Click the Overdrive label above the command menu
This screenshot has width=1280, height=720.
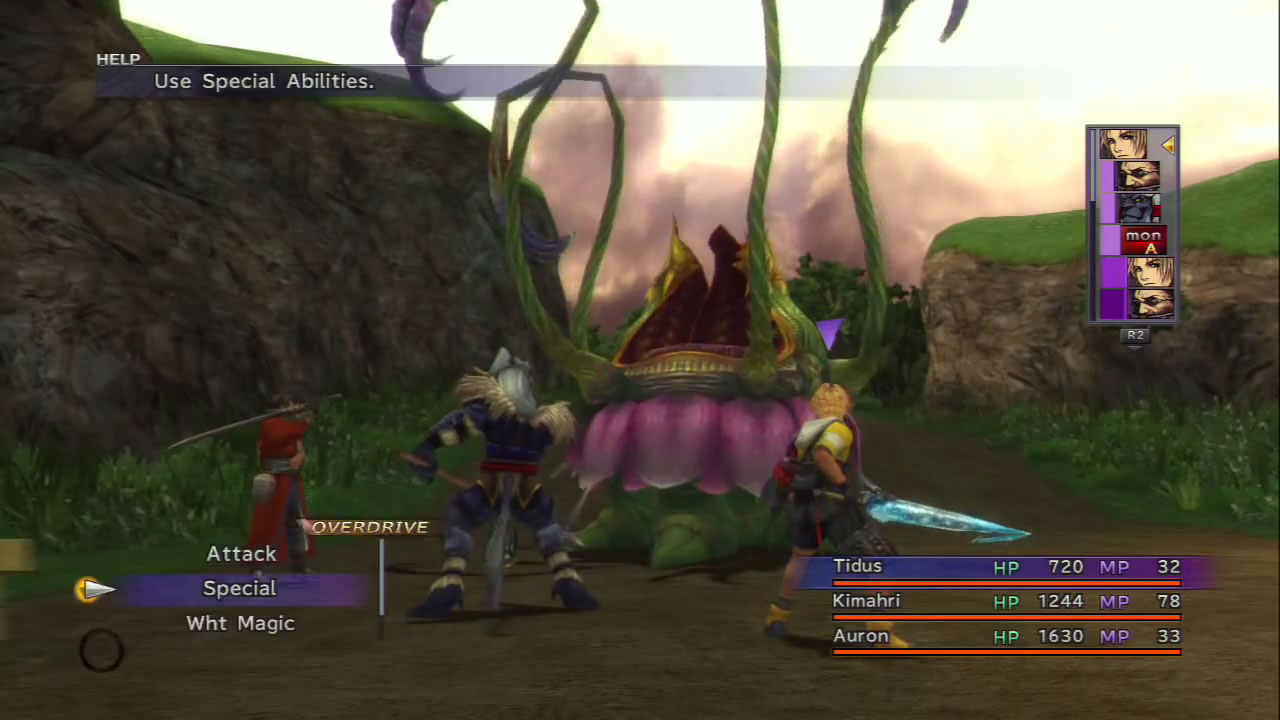pyautogui.click(x=370, y=527)
